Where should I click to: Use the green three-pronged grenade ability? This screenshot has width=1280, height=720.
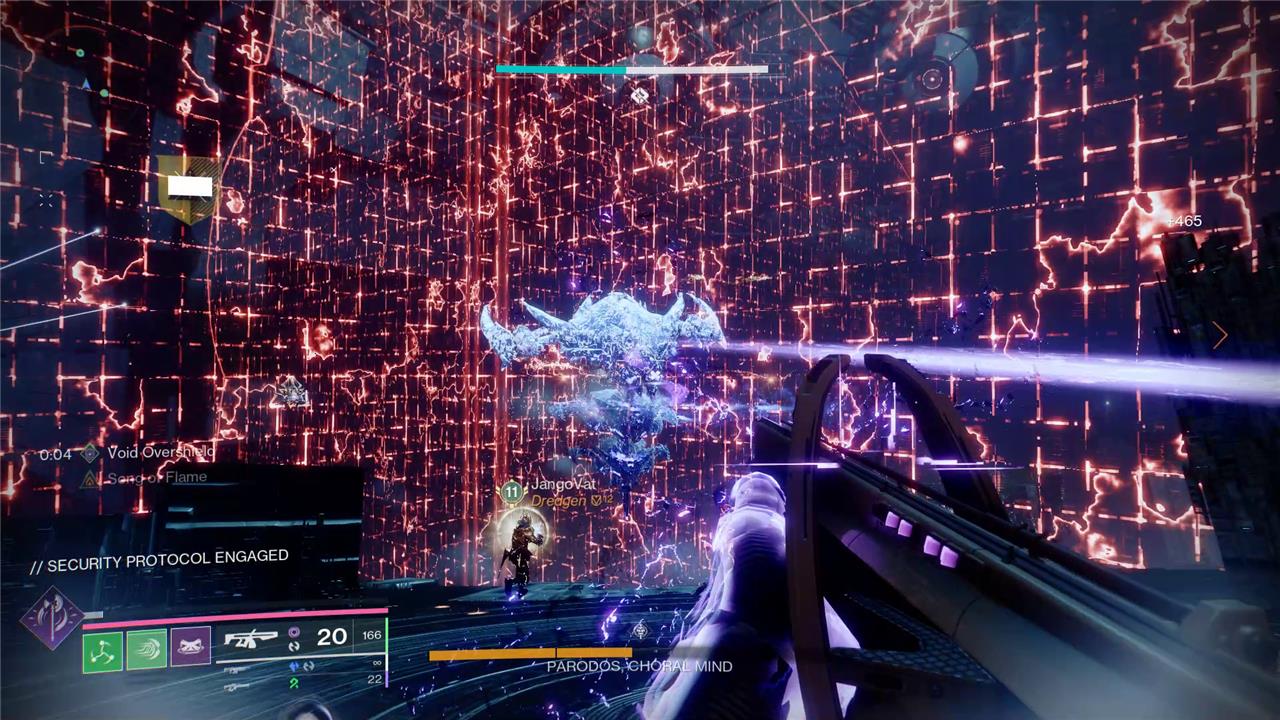[102, 650]
